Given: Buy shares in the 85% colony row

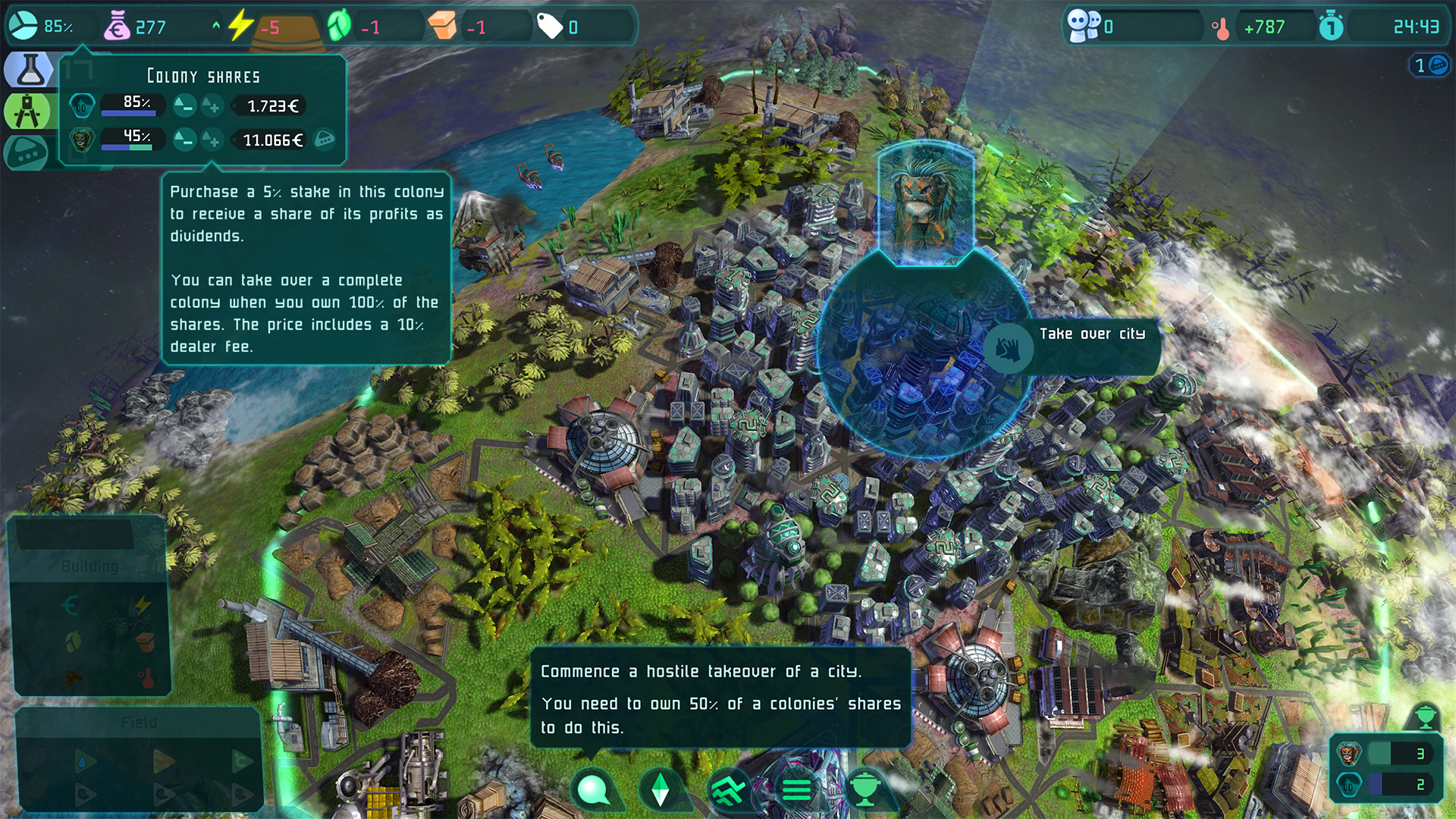Looking at the screenshot, I should 213,106.
